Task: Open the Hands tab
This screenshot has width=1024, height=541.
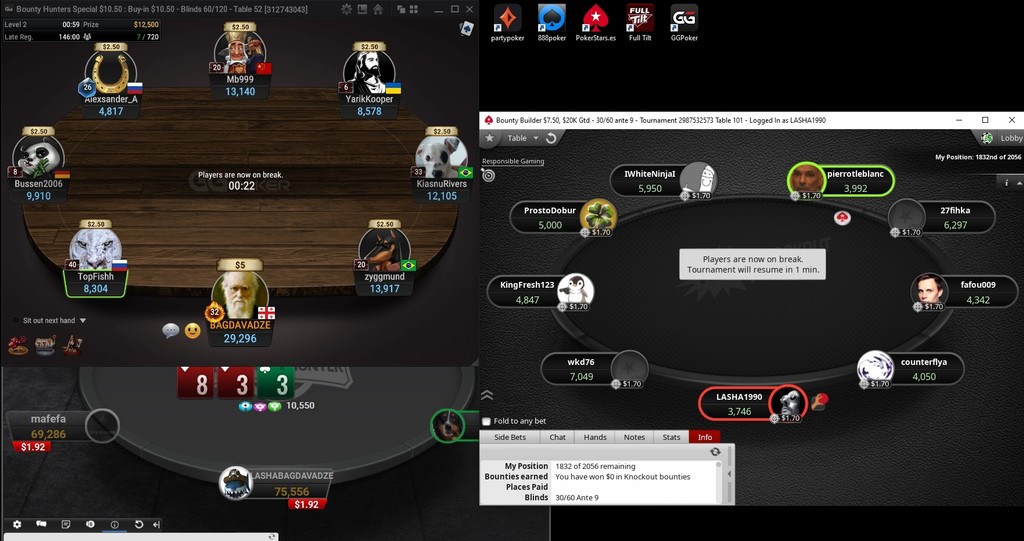Action: [595, 437]
